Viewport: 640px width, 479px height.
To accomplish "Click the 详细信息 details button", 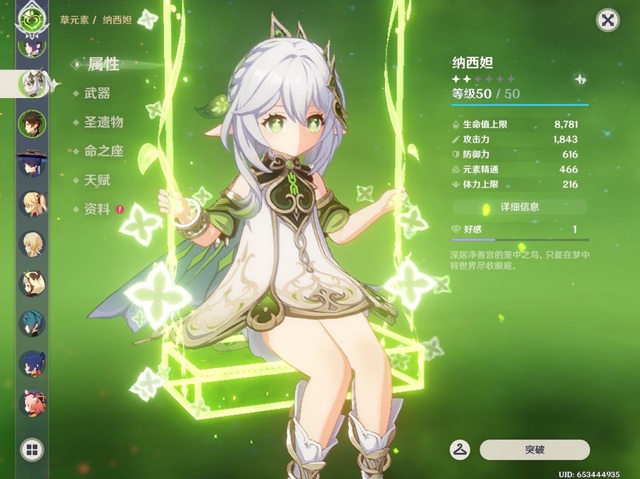I will tap(519, 206).
